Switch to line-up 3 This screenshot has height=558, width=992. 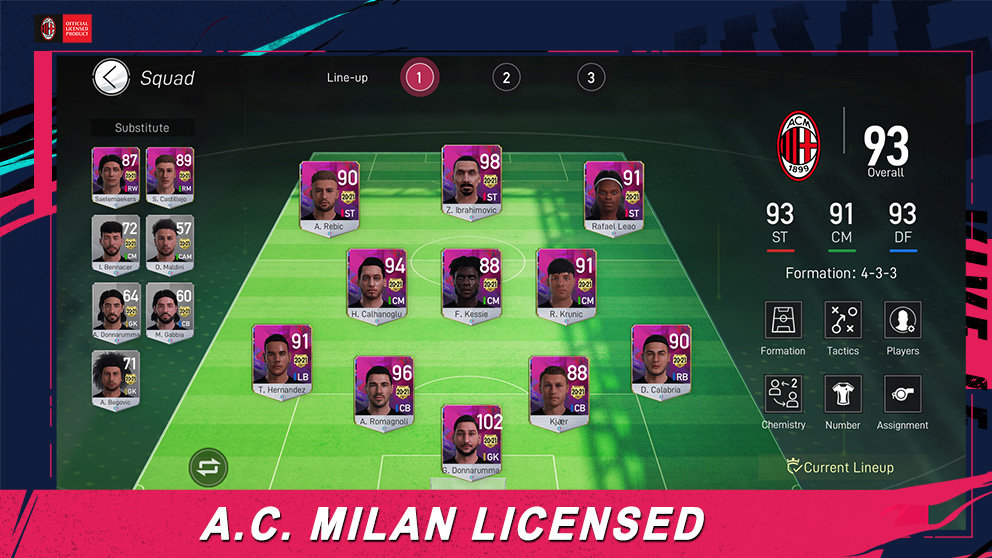pyautogui.click(x=591, y=77)
